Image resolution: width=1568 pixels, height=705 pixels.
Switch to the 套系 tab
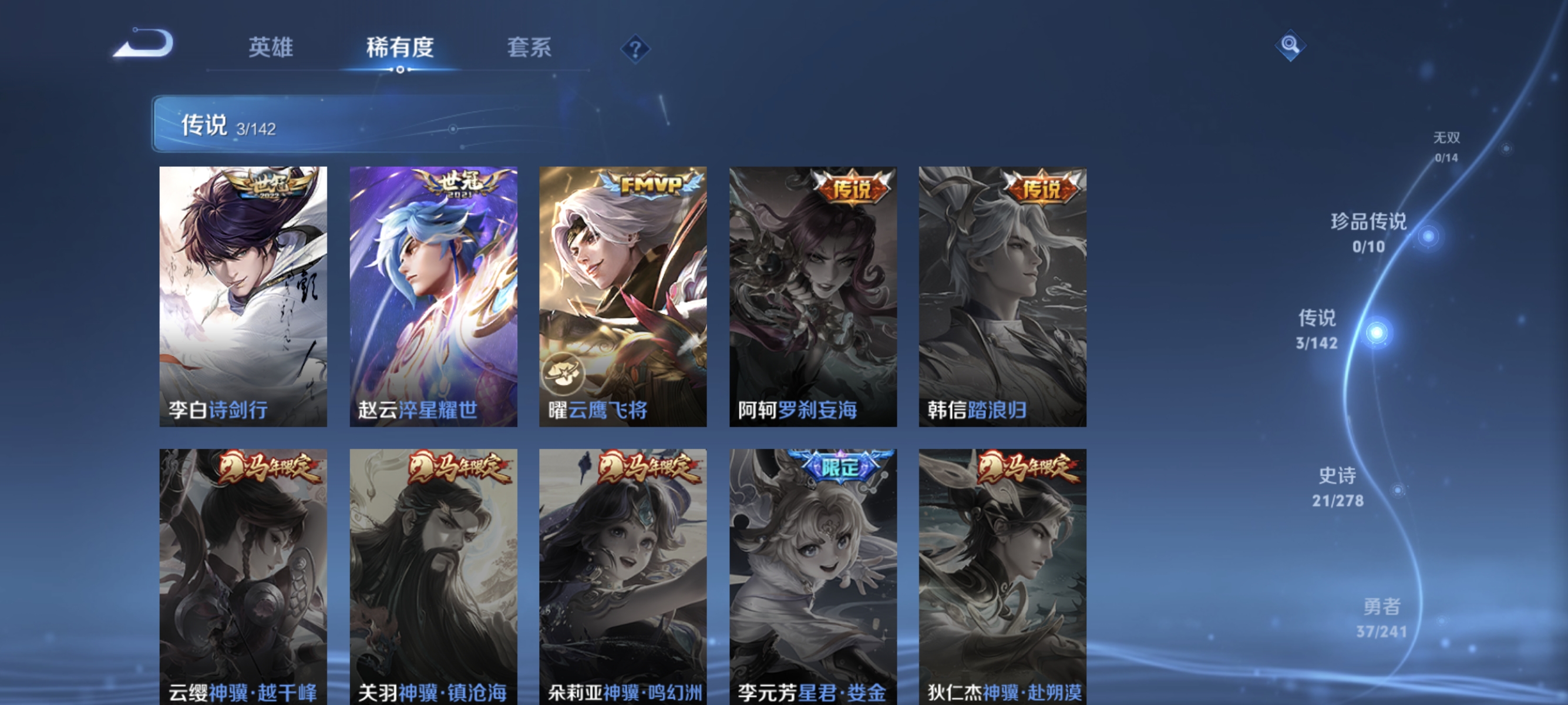tap(530, 48)
